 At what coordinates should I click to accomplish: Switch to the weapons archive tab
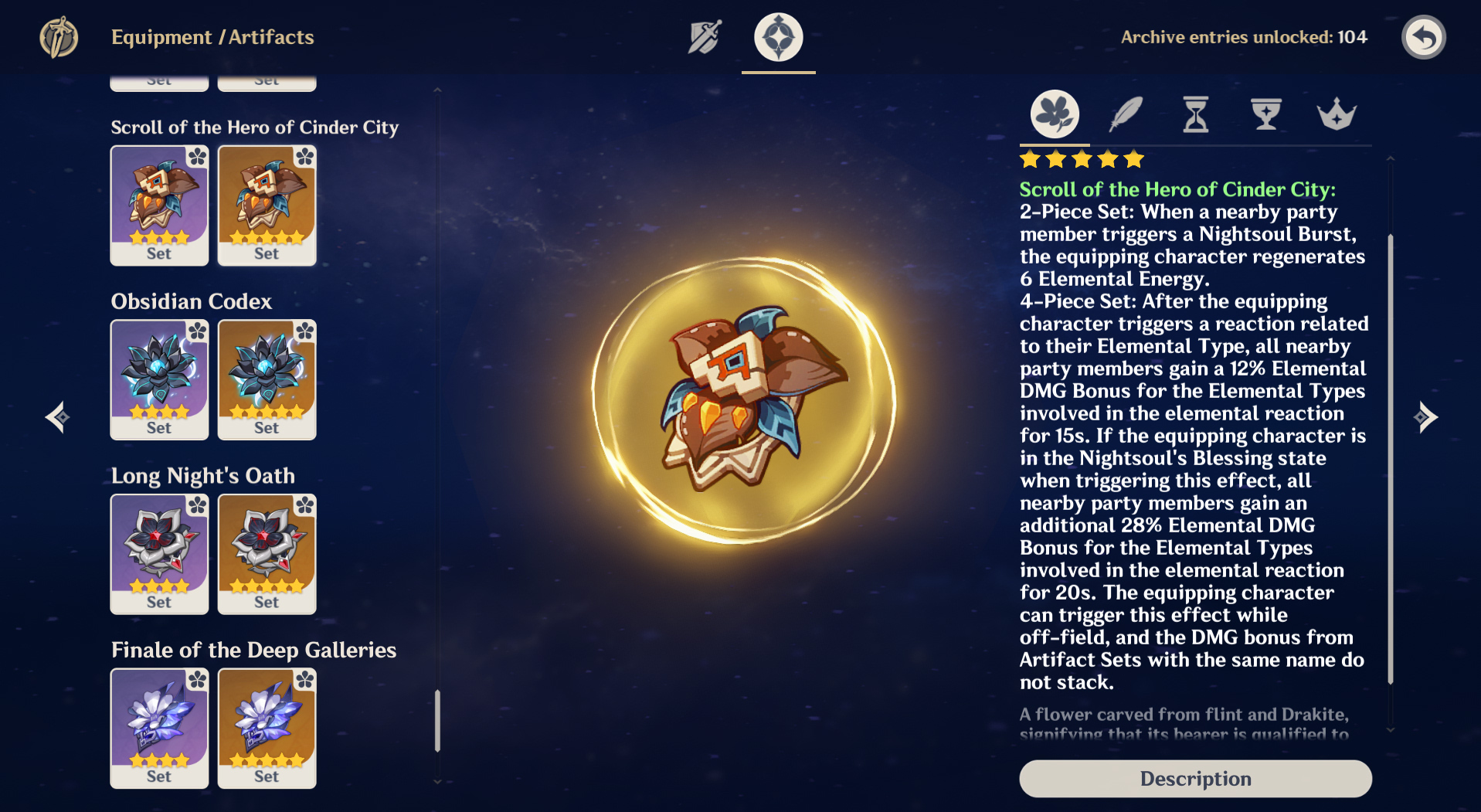click(705, 37)
